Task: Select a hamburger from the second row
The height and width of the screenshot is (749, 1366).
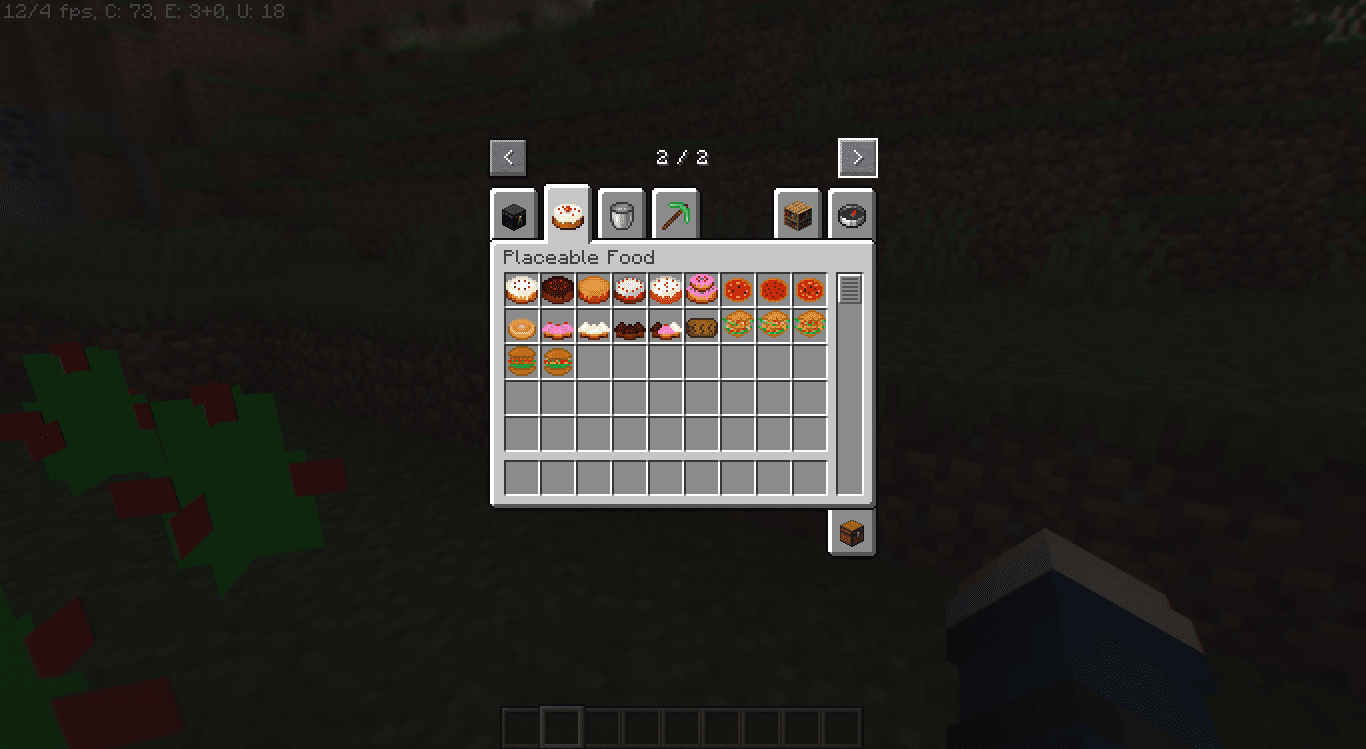Action: tap(737, 325)
